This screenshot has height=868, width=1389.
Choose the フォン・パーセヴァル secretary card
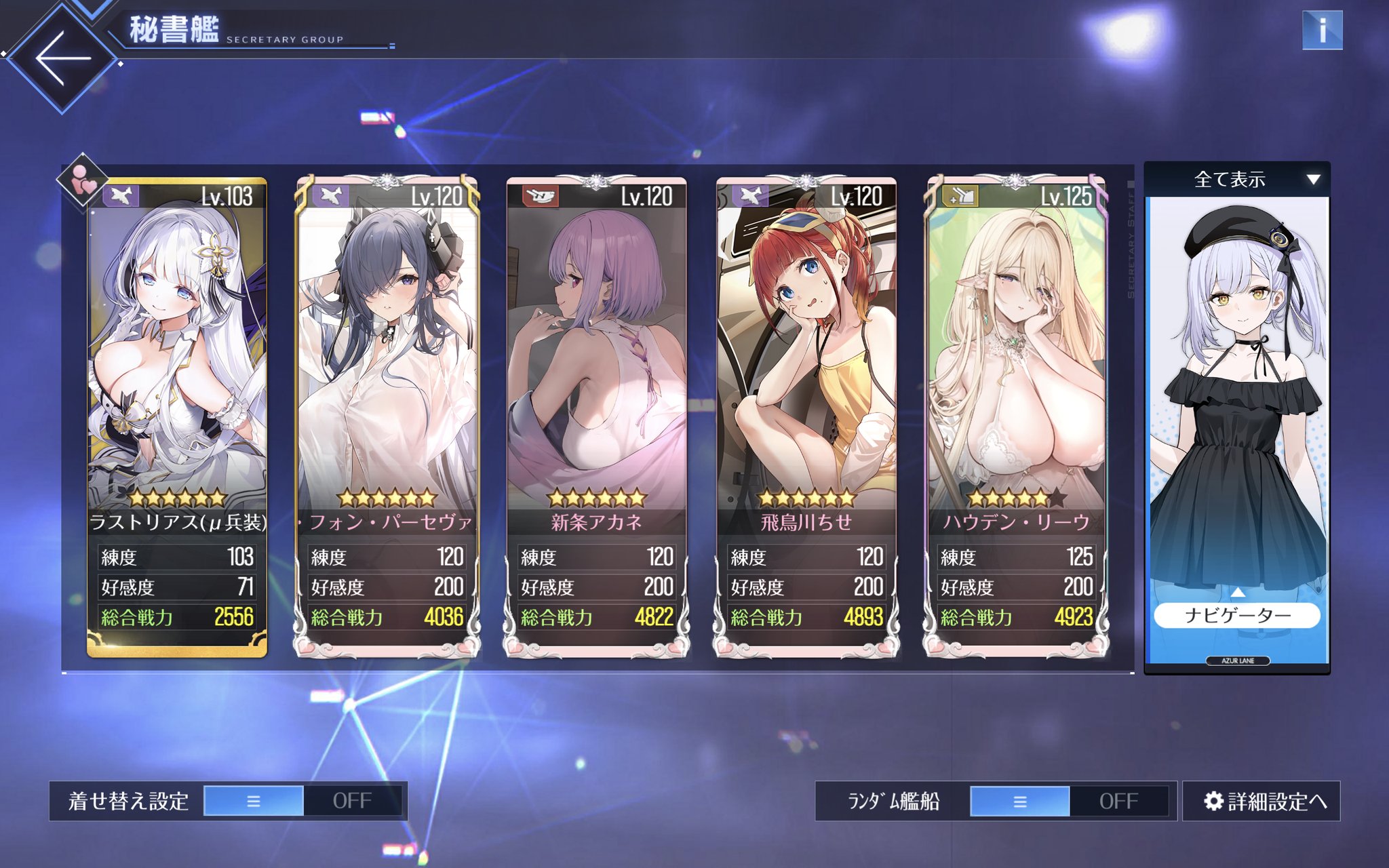(x=387, y=380)
